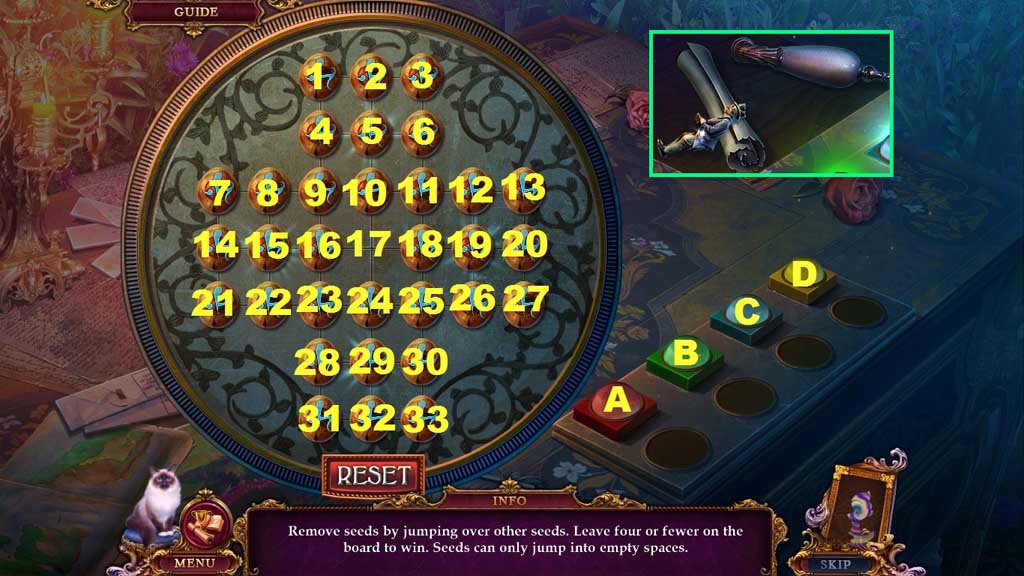1024x576 pixels.
Task: Click the teal gem labeled C
Action: (746, 313)
